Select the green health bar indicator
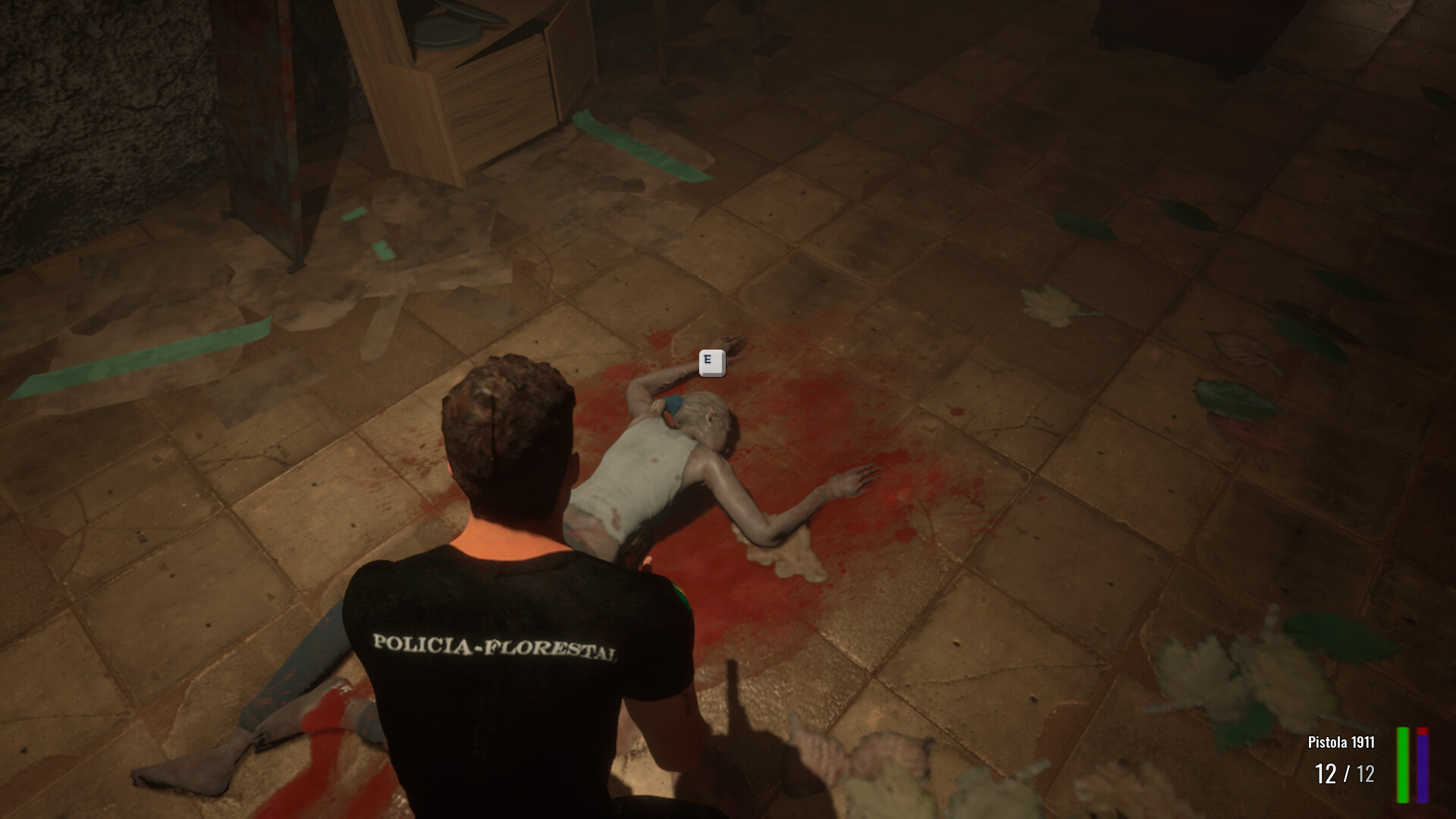 [x=1403, y=766]
